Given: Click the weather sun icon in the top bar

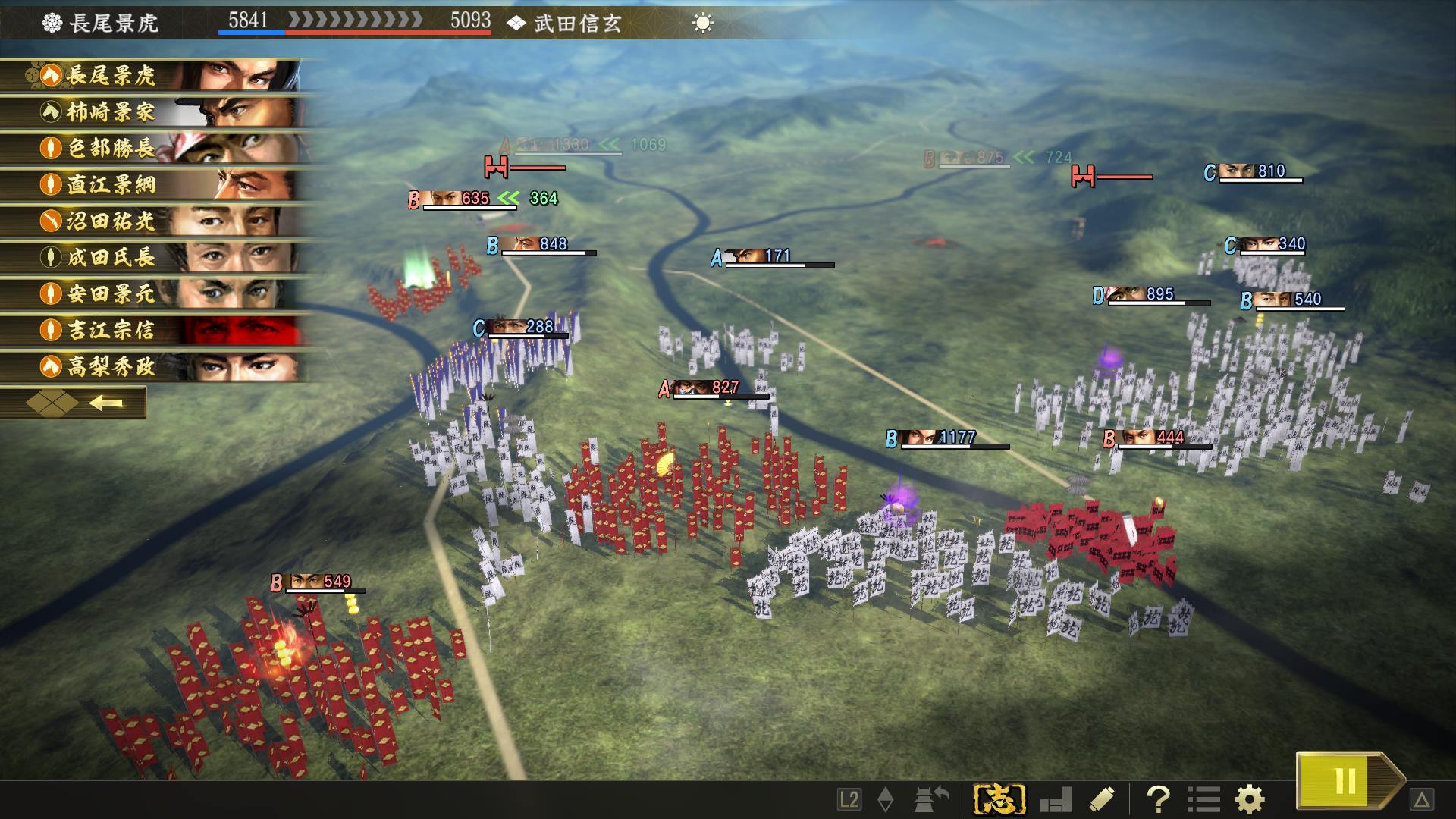Looking at the screenshot, I should (x=704, y=23).
